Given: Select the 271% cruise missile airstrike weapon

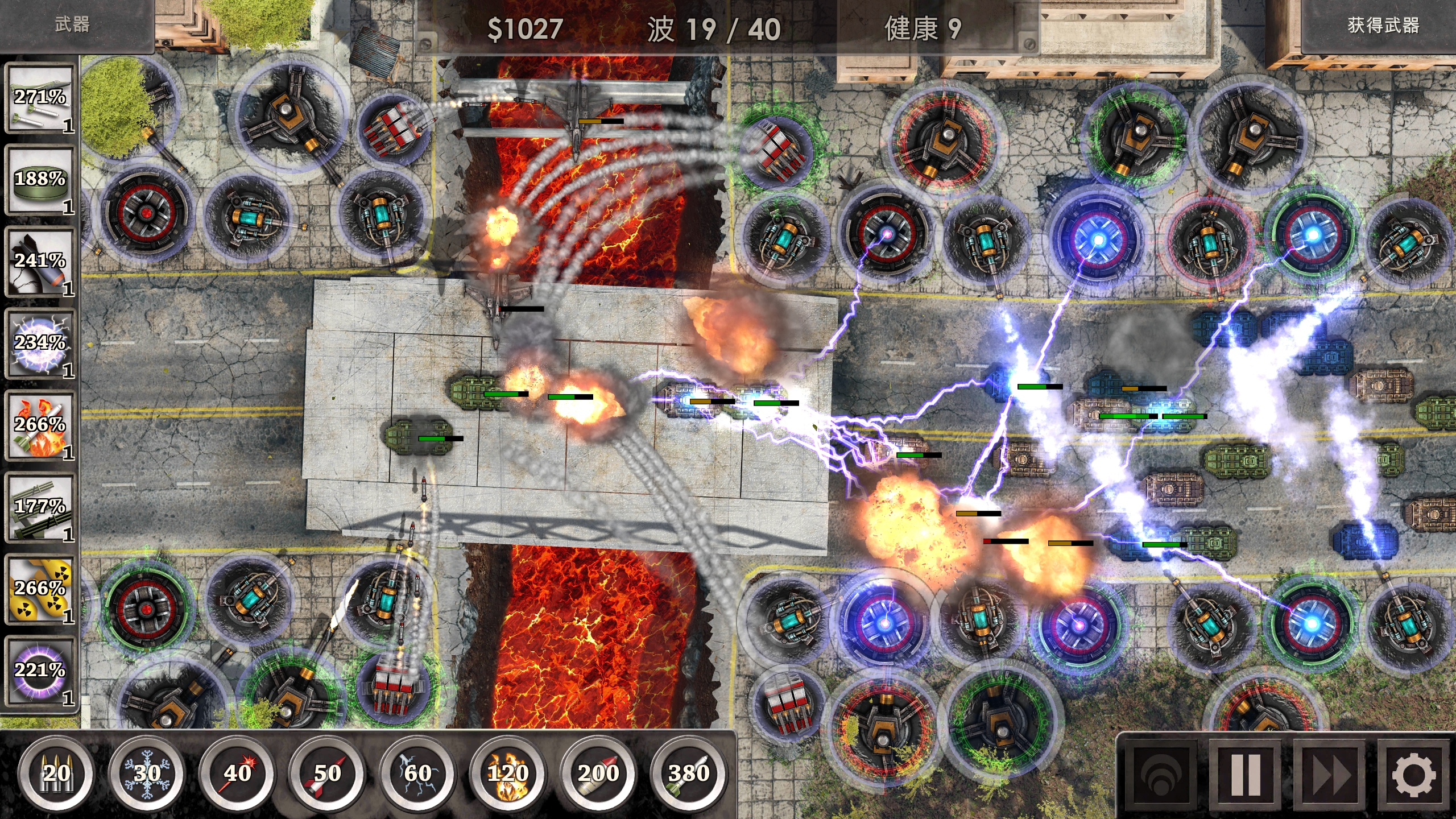Looking at the screenshot, I should tap(40, 100).
